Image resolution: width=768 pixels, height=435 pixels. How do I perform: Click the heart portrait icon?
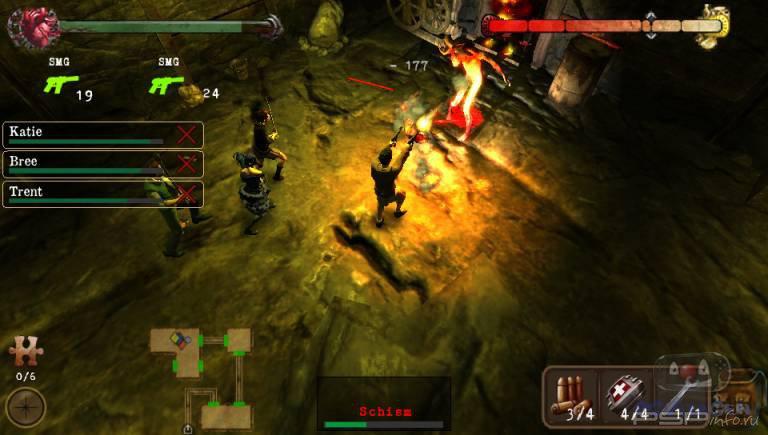click(x=26, y=26)
